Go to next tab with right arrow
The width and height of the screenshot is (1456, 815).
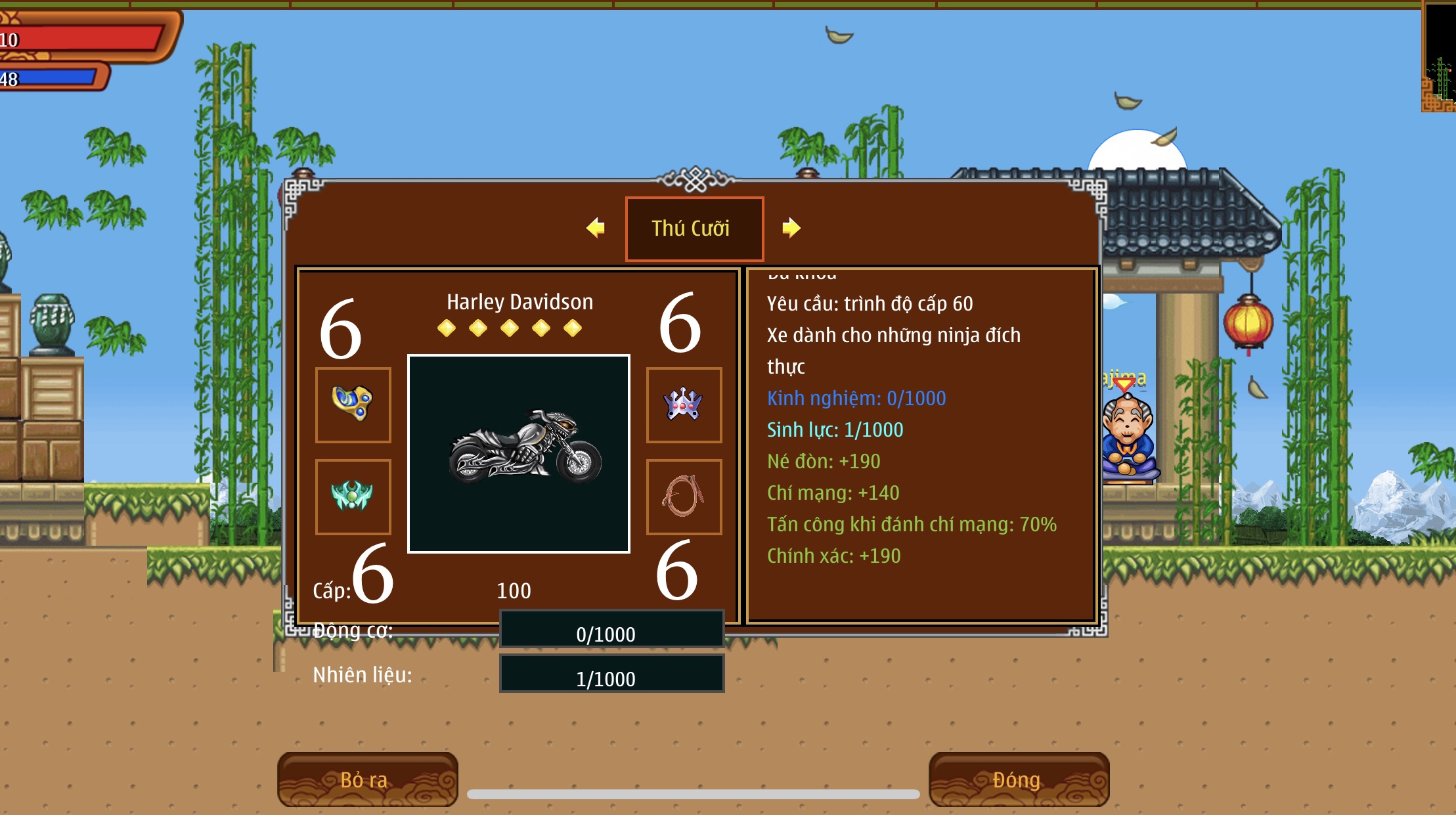click(791, 228)
